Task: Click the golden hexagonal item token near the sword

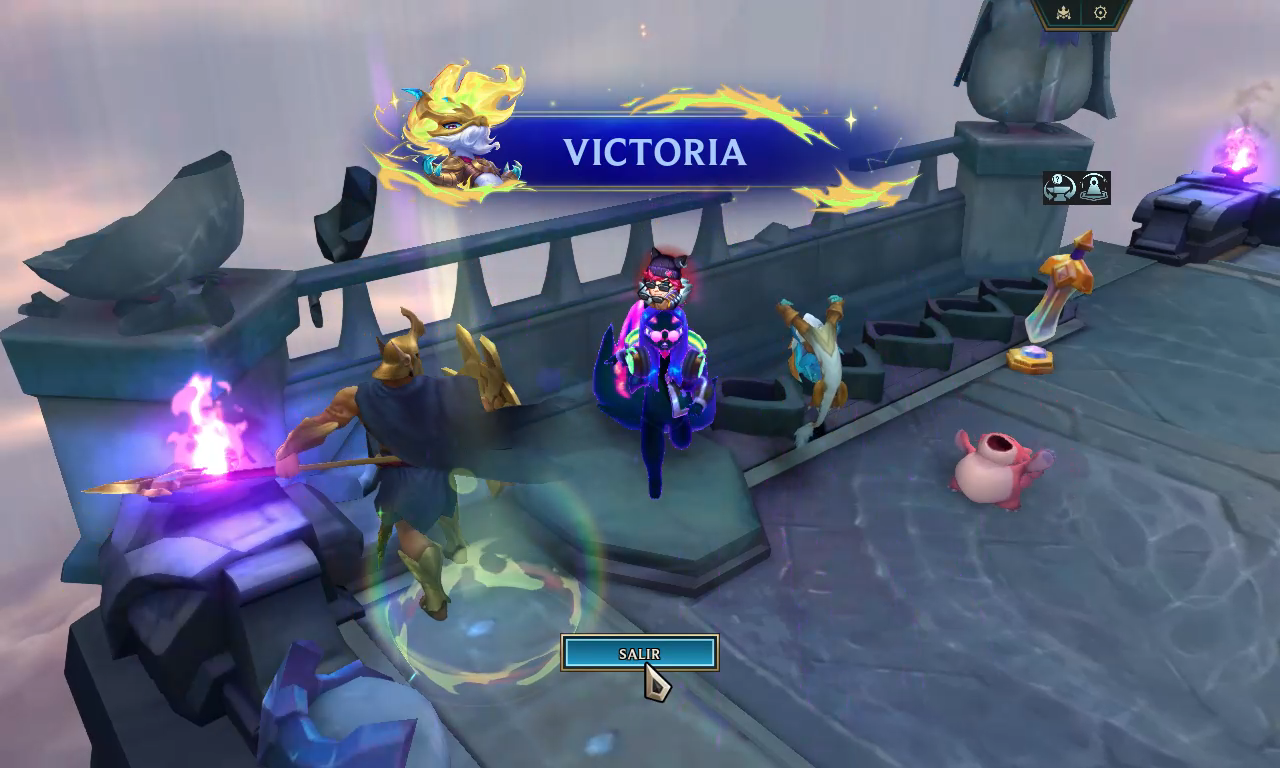Action: (1032, 360)
